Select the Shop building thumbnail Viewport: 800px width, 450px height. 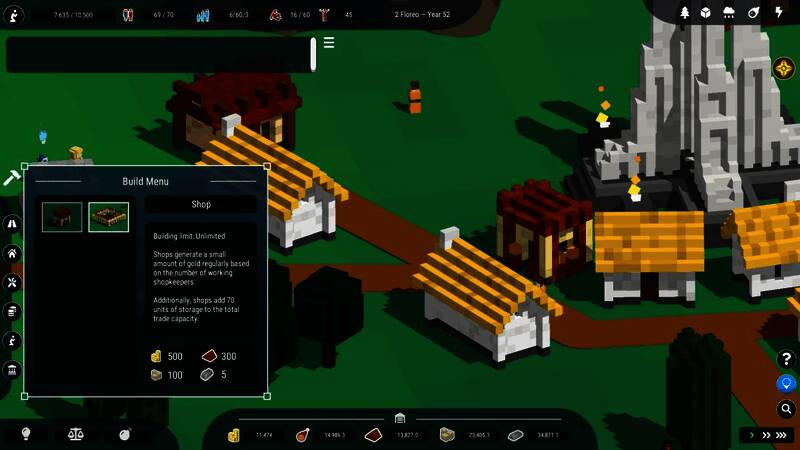[108, 217]
